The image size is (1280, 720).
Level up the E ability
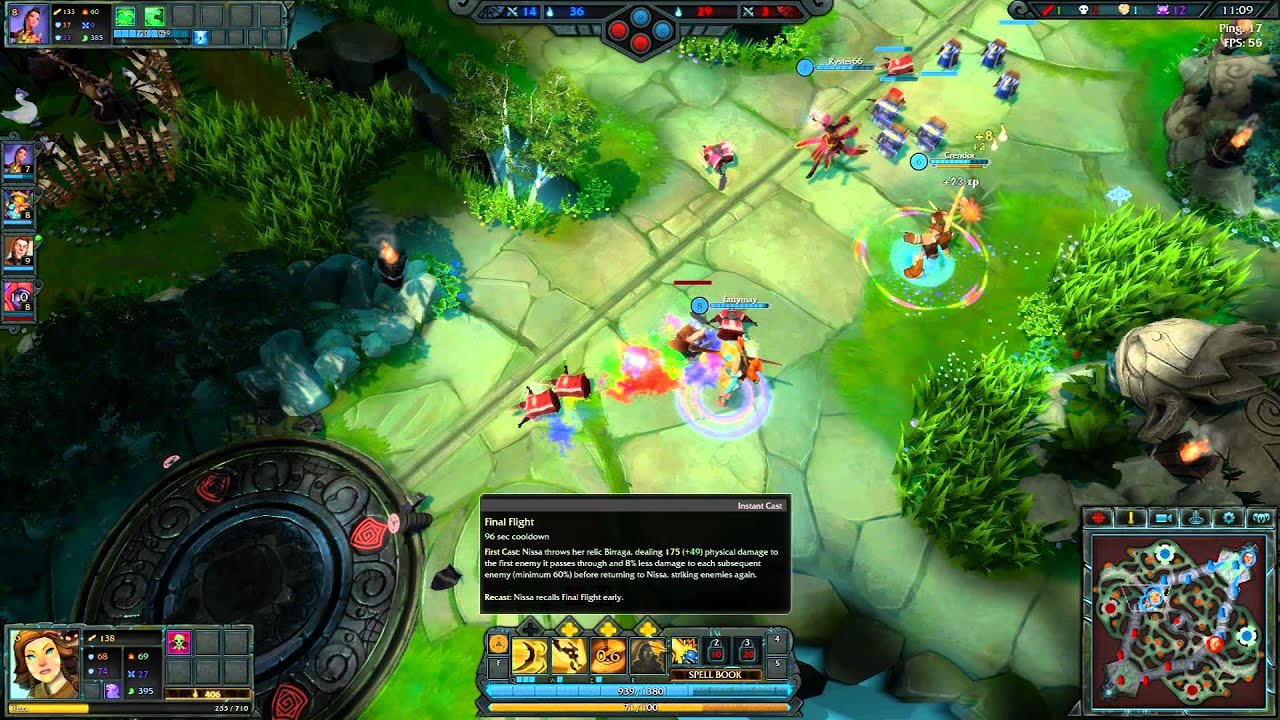click(x=609, y=628)
